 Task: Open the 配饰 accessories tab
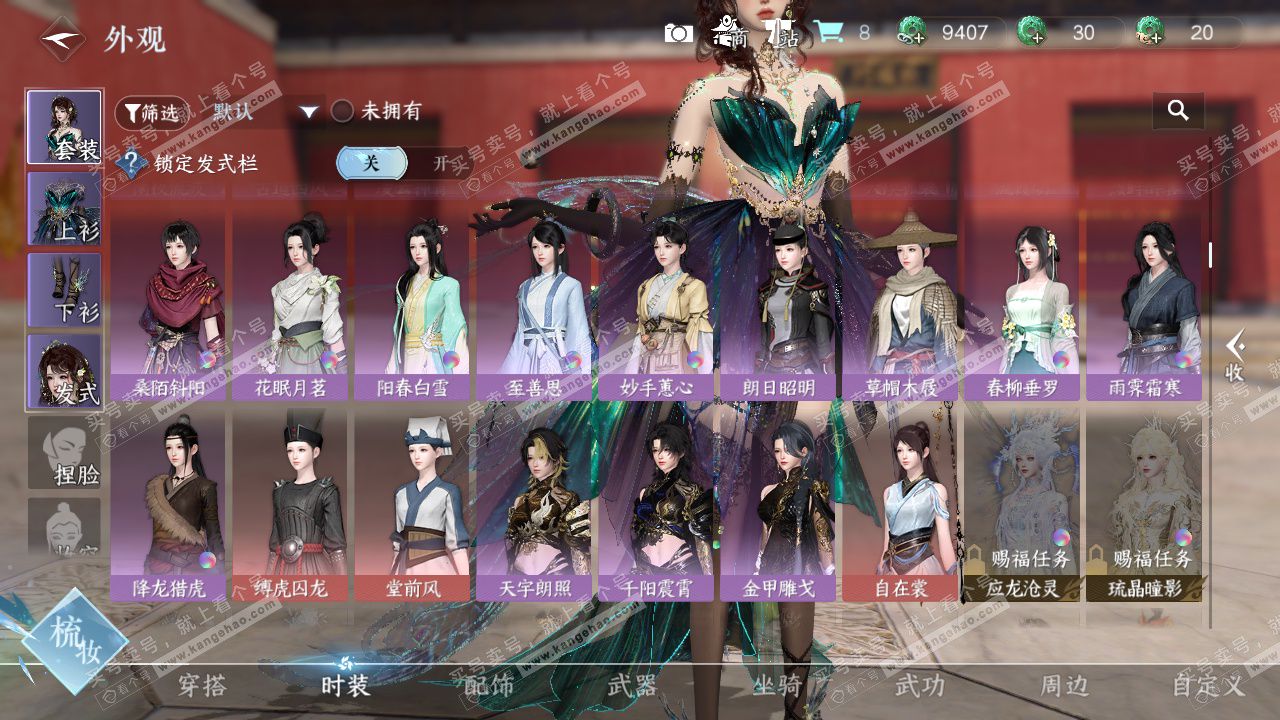coord(489,685)
